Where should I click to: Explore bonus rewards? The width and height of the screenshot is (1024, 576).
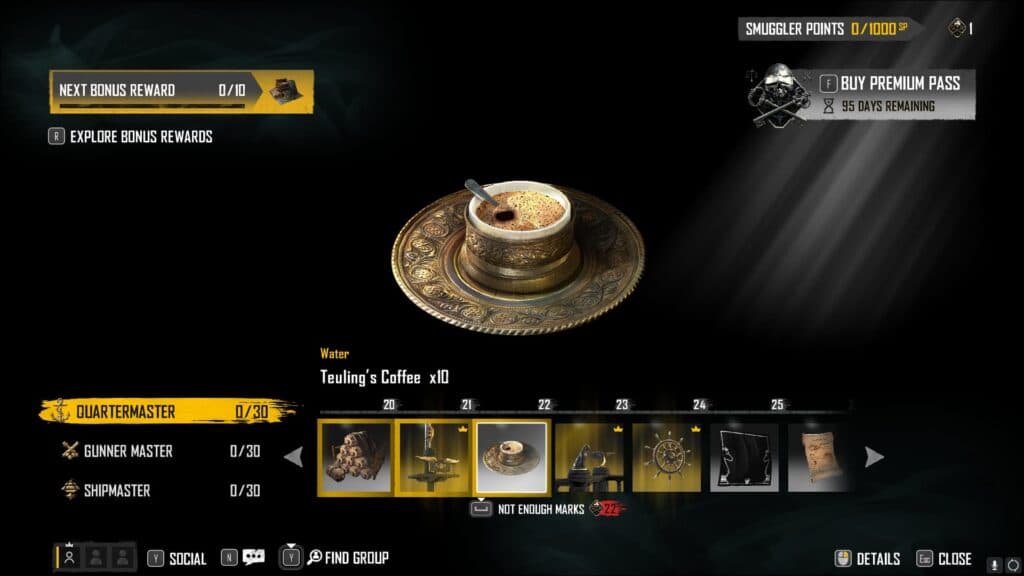click(140, 136)
